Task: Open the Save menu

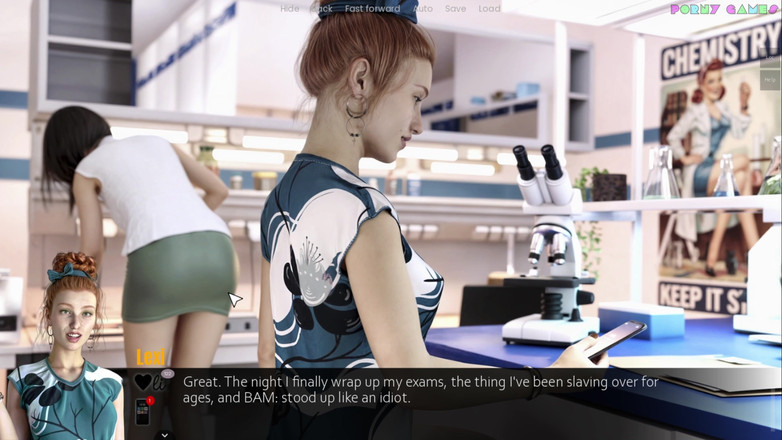Action: [x=455, y=9]
